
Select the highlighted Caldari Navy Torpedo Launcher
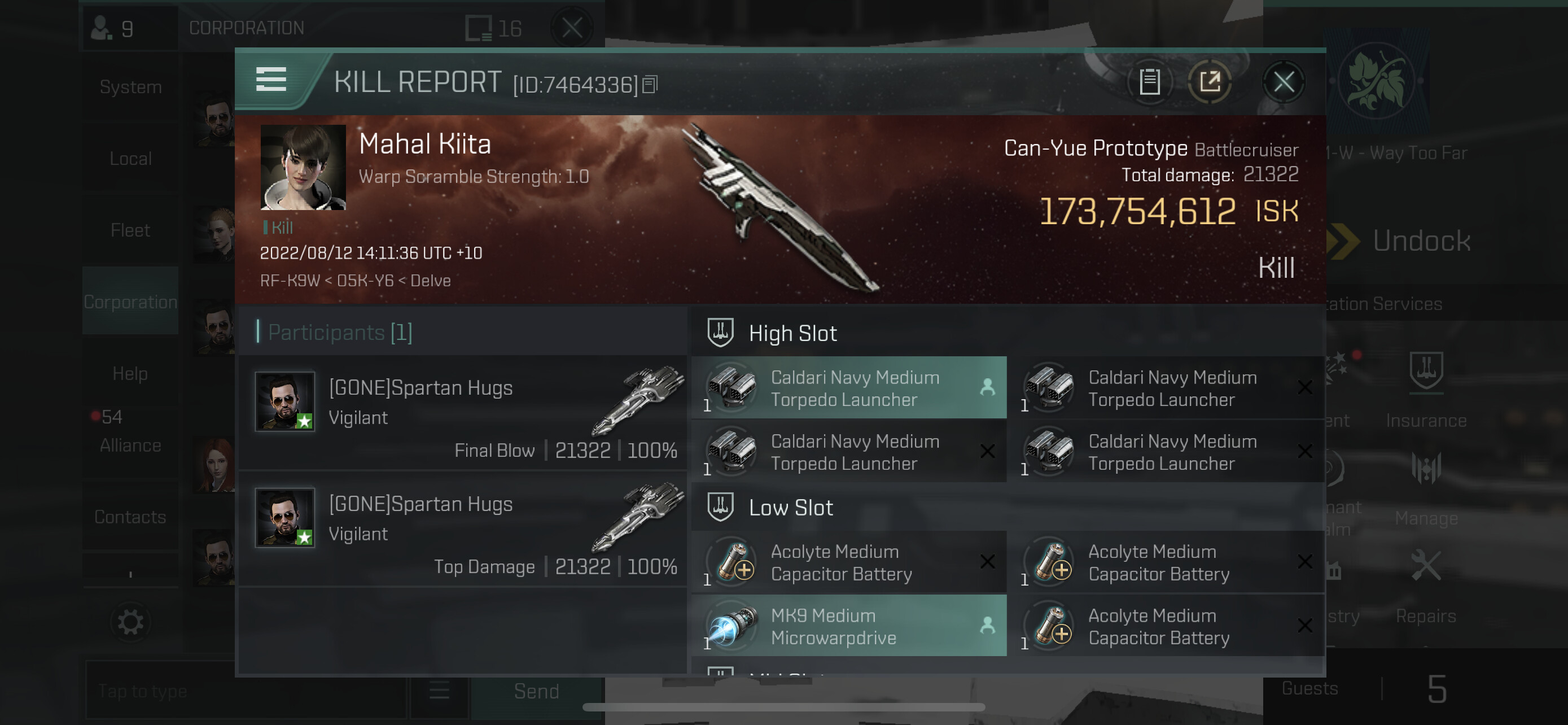pyautogui.click(x=848, y=388)
